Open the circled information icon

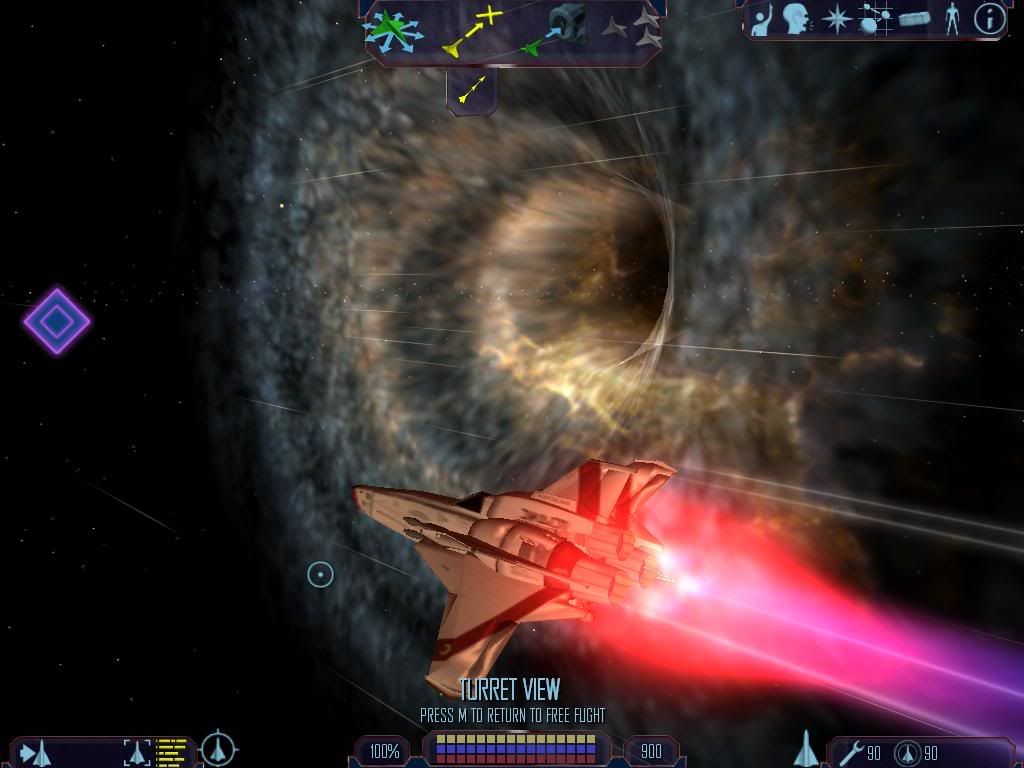click(989, 19)
